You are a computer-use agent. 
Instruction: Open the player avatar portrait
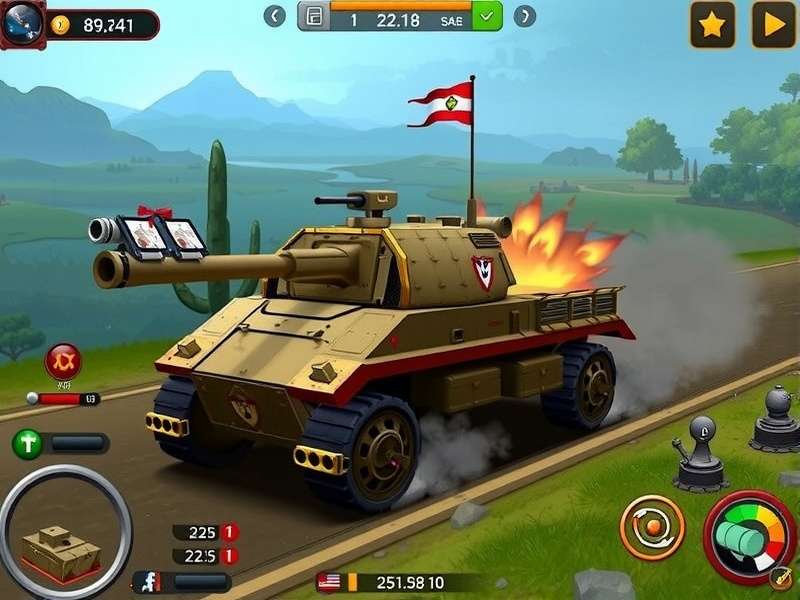20,22
